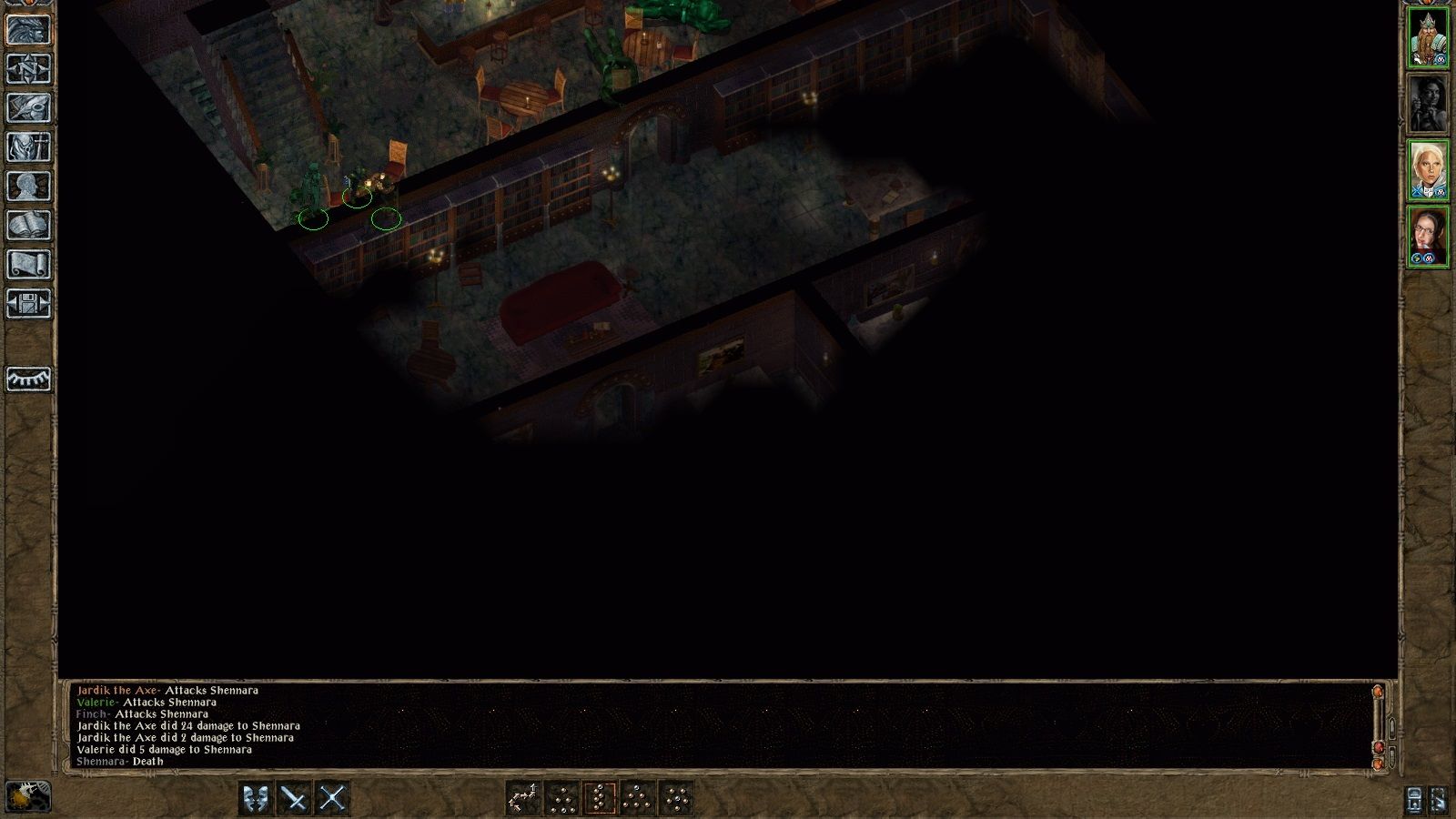The height and width of the screenshot is (819, 1456).
Task: Choose the arrow scatter formation
Action: click(522, 797)
